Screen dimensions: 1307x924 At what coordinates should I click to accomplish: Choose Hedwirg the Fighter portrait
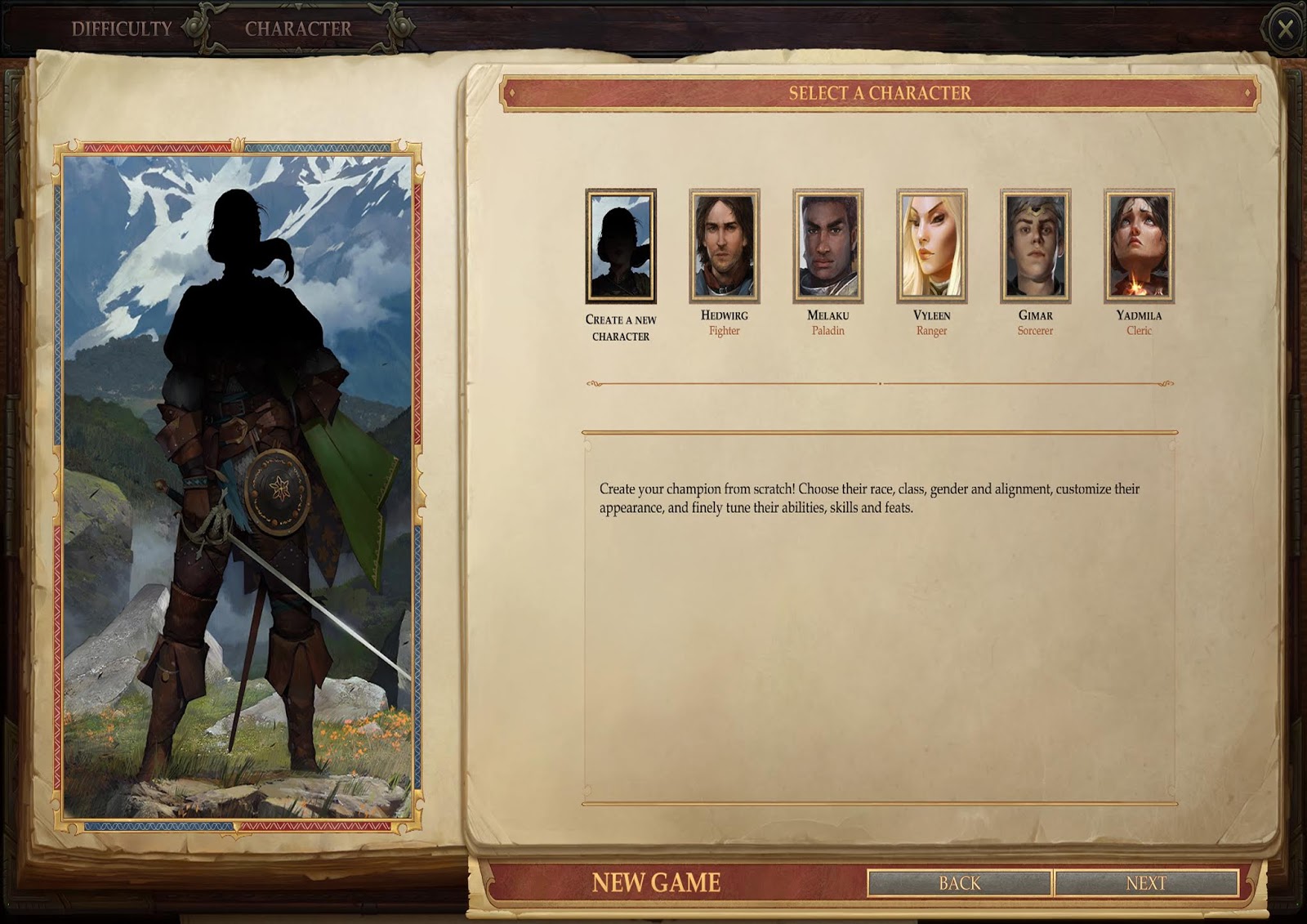coord(725,245)
